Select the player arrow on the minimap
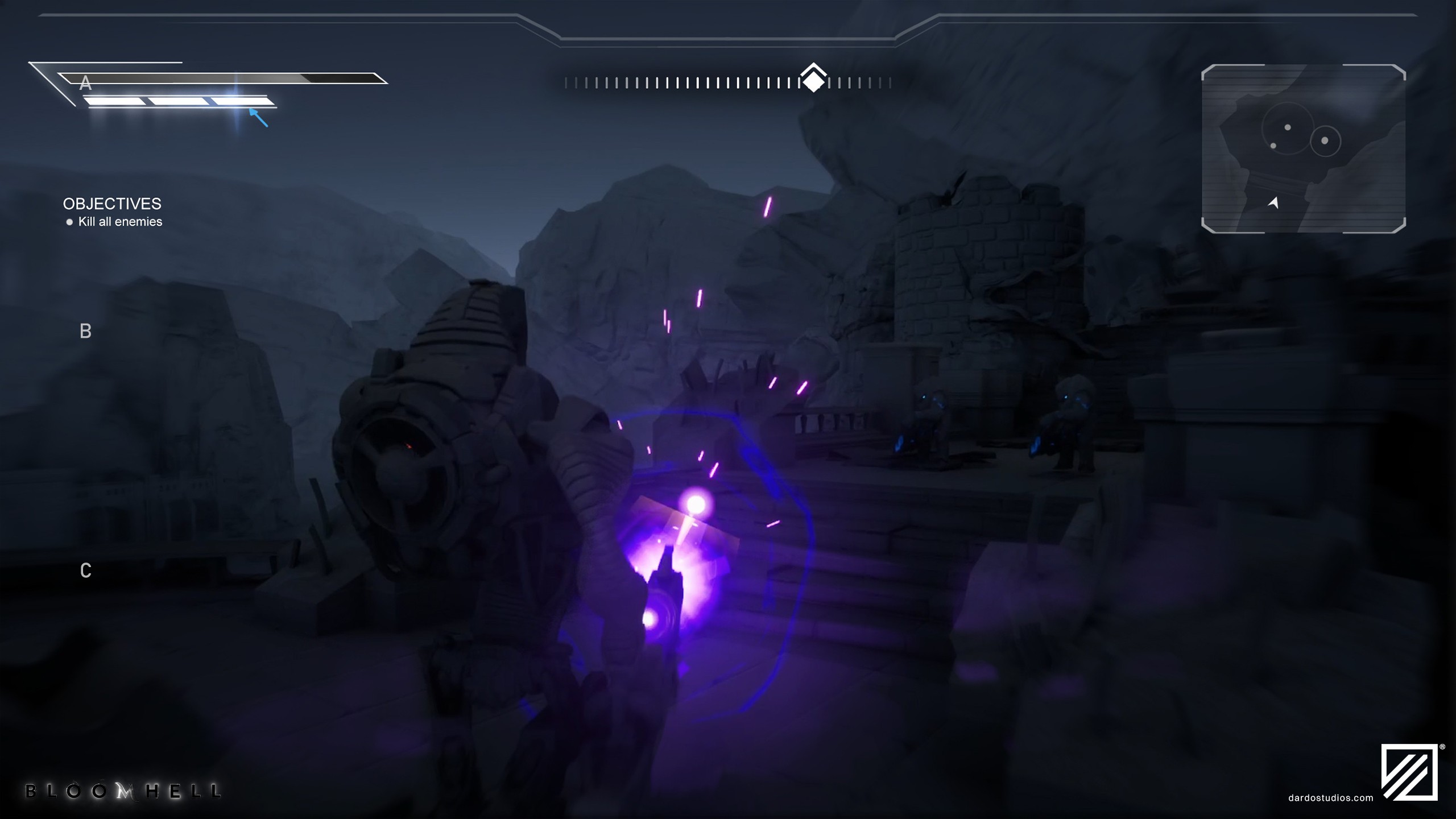This screenshot has height=819, width=1456. pyautogui.click(x=1273, y=202)
